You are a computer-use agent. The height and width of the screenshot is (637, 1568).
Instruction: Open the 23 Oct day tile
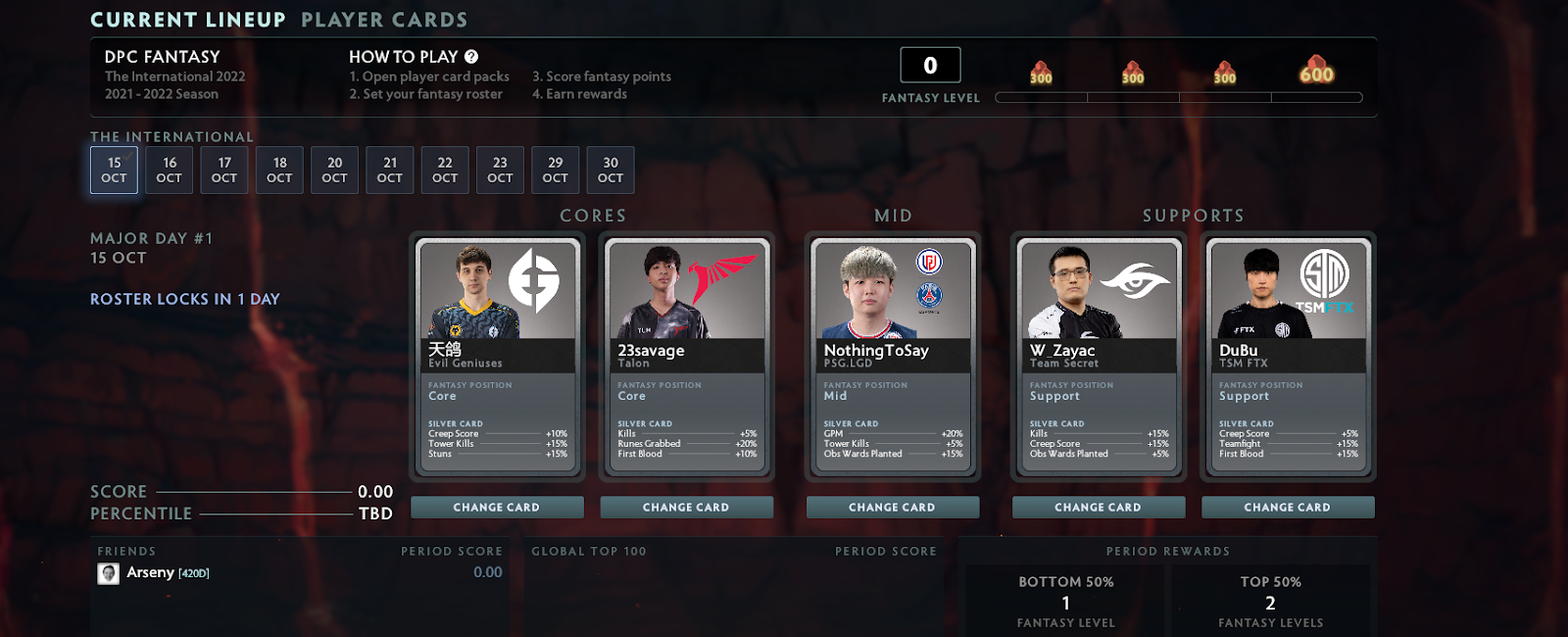(x=500, y=170)
